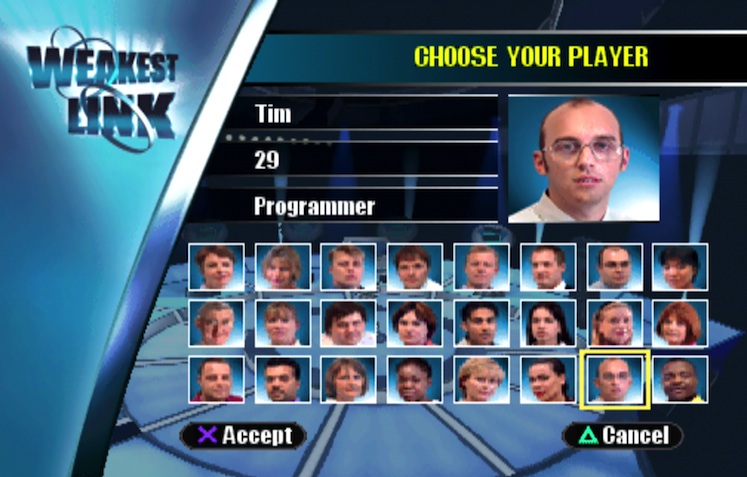
Task: Select the man with the yellow collar
Action: (x=680, y=379)
